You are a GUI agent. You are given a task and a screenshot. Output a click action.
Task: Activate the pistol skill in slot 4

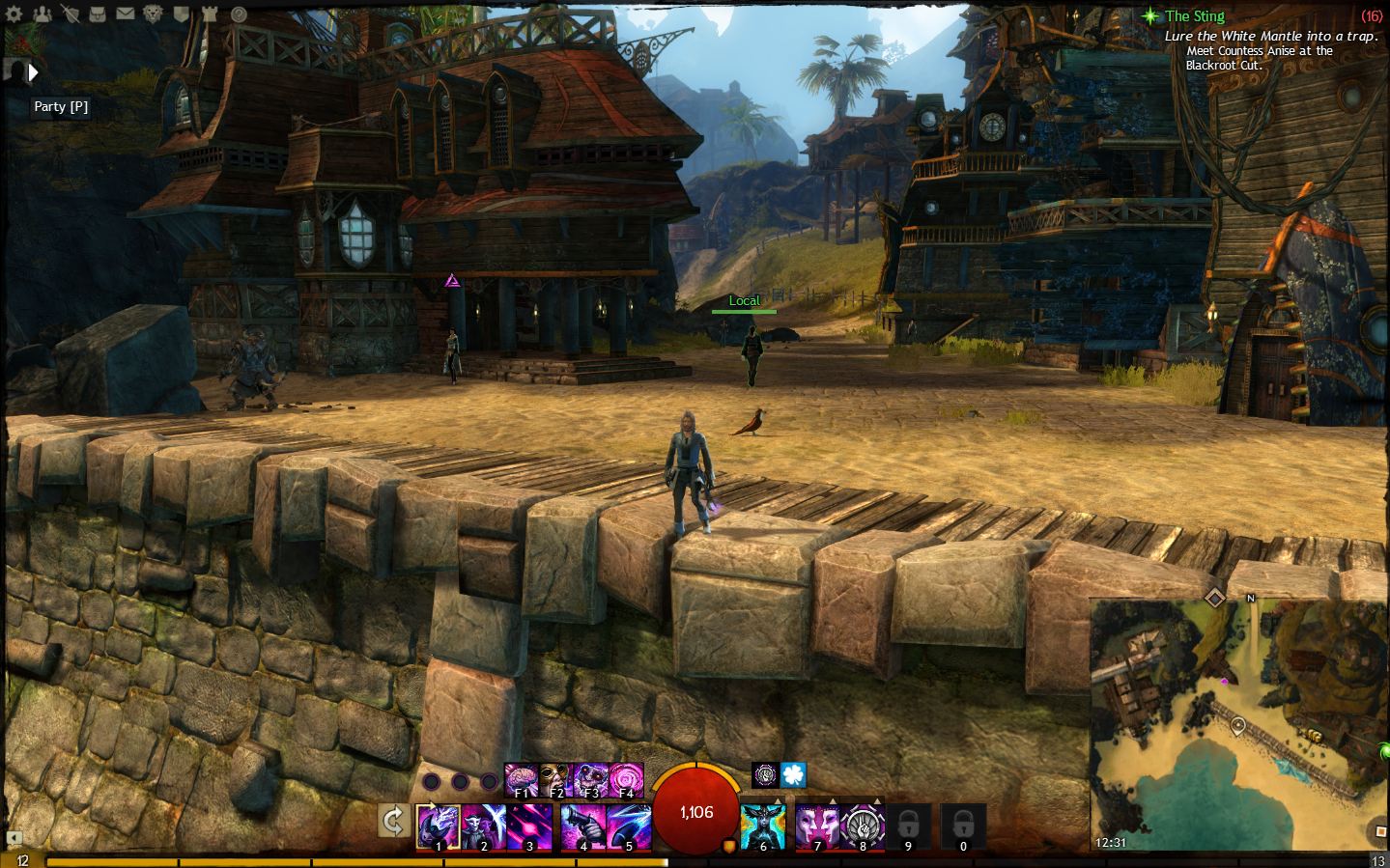pos(584,826)
